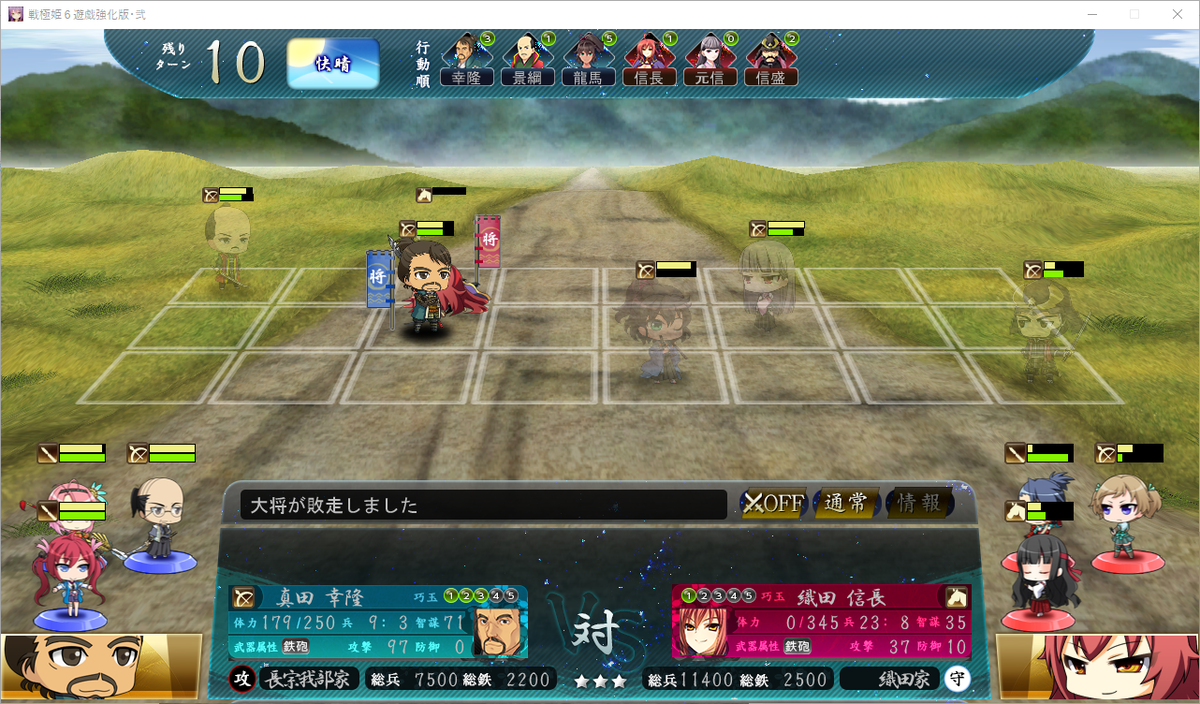
Task: Toggle the battle animation OFF button
Action: tap(773, 503)
